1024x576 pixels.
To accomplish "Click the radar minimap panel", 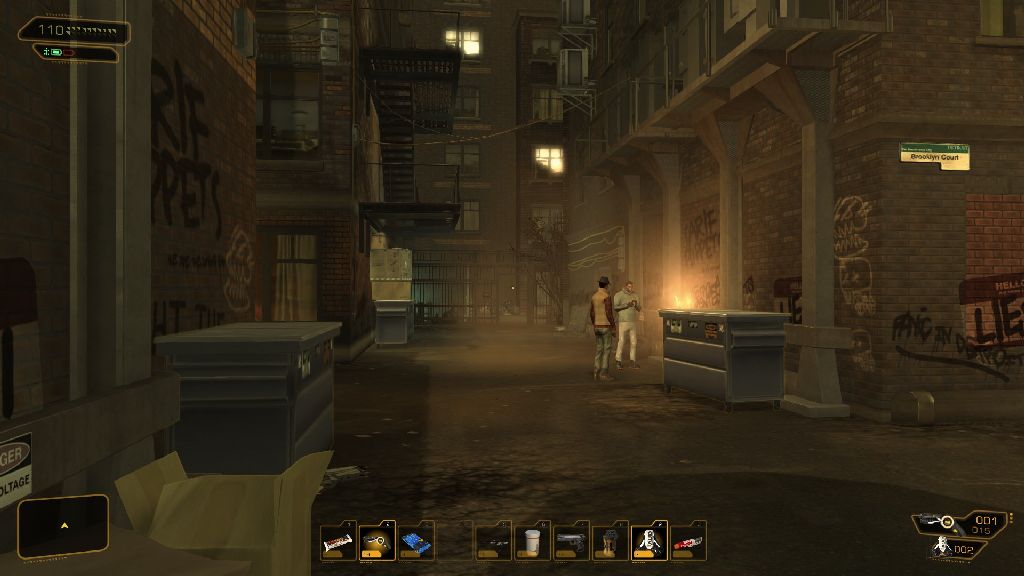I will pos(63,526).
